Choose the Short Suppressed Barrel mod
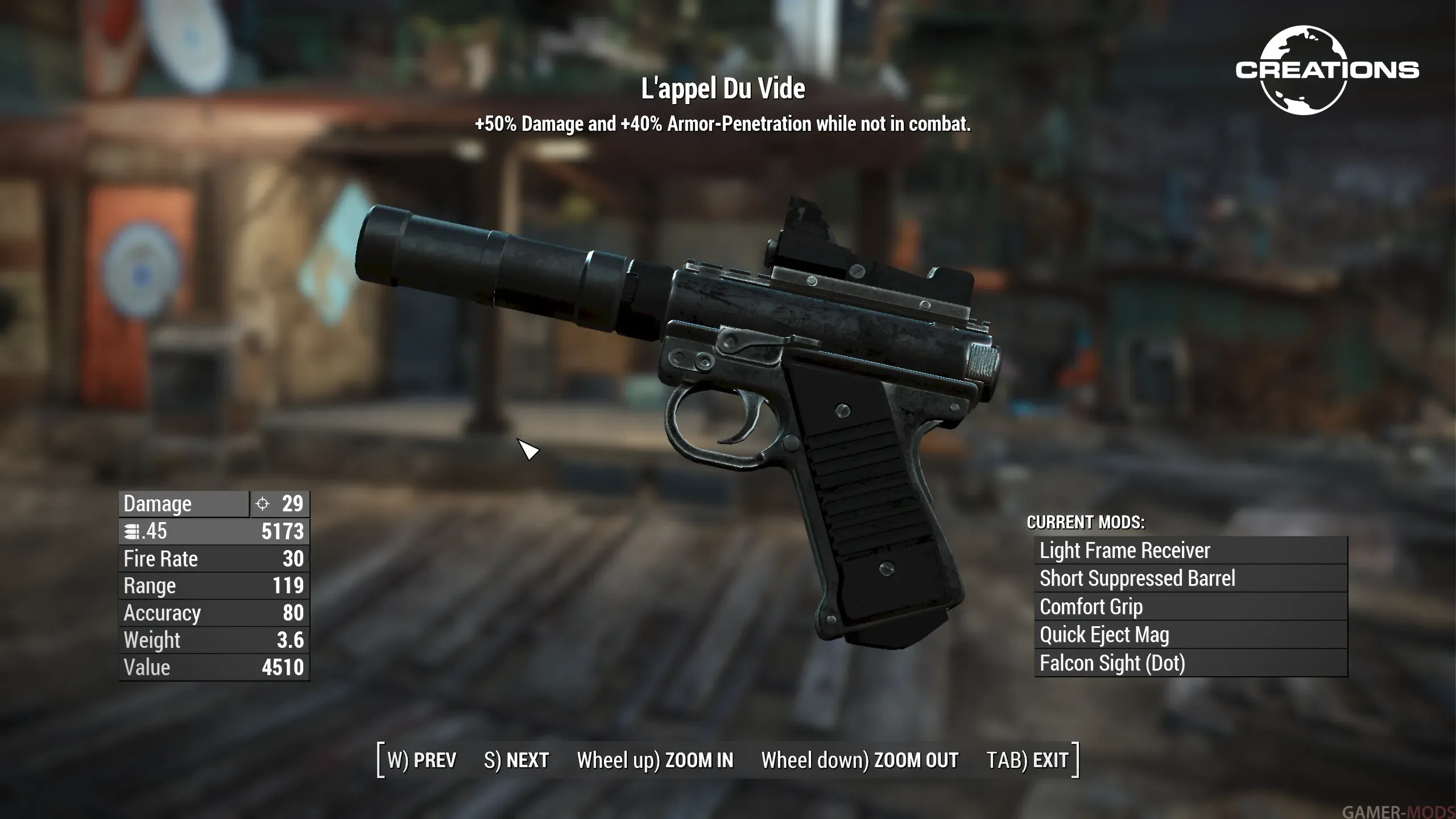 point(1190,578)
